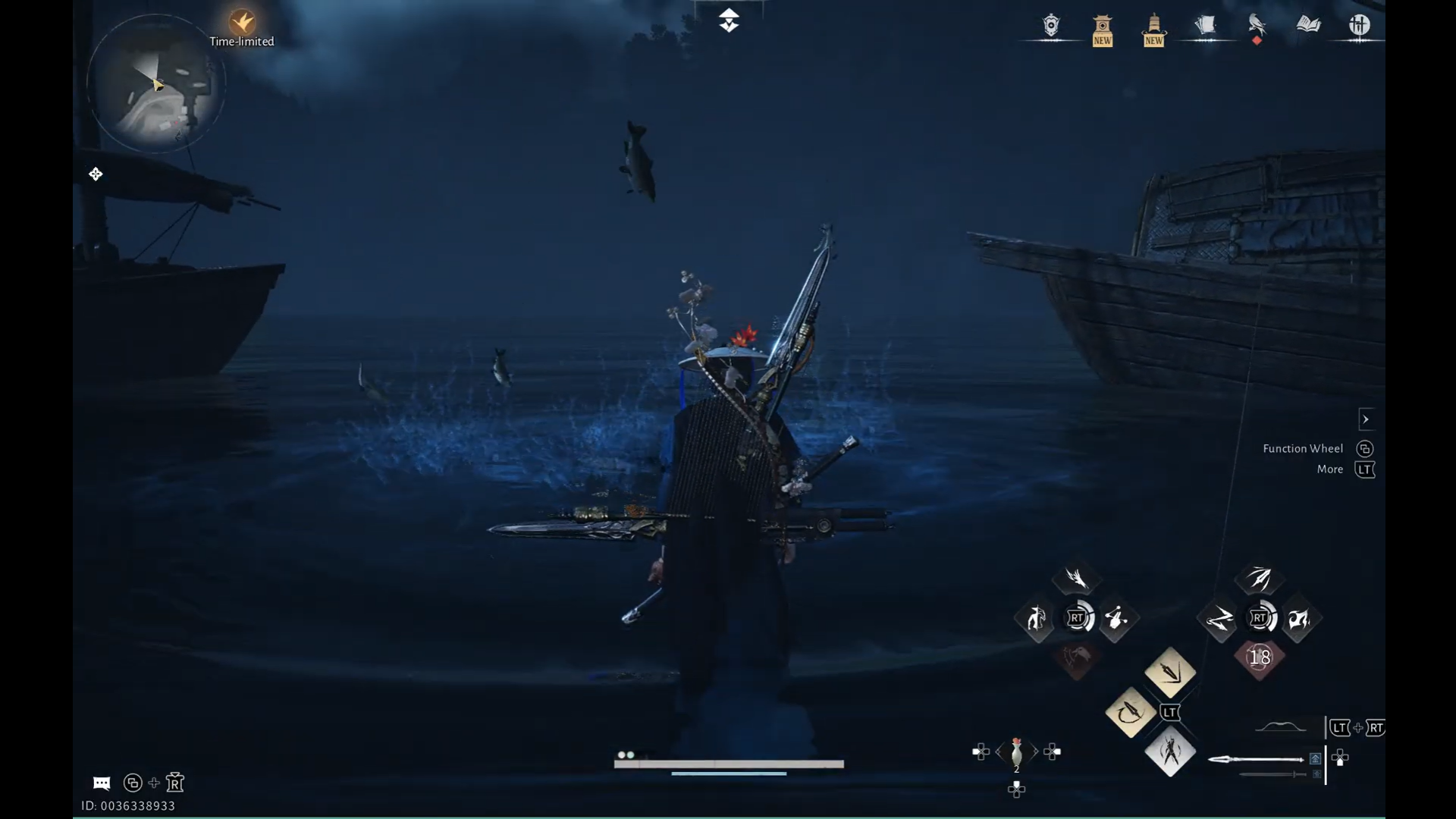Expand the top-center double-arrow panel
The image size is (1456, 819).
tap(730, 20)
